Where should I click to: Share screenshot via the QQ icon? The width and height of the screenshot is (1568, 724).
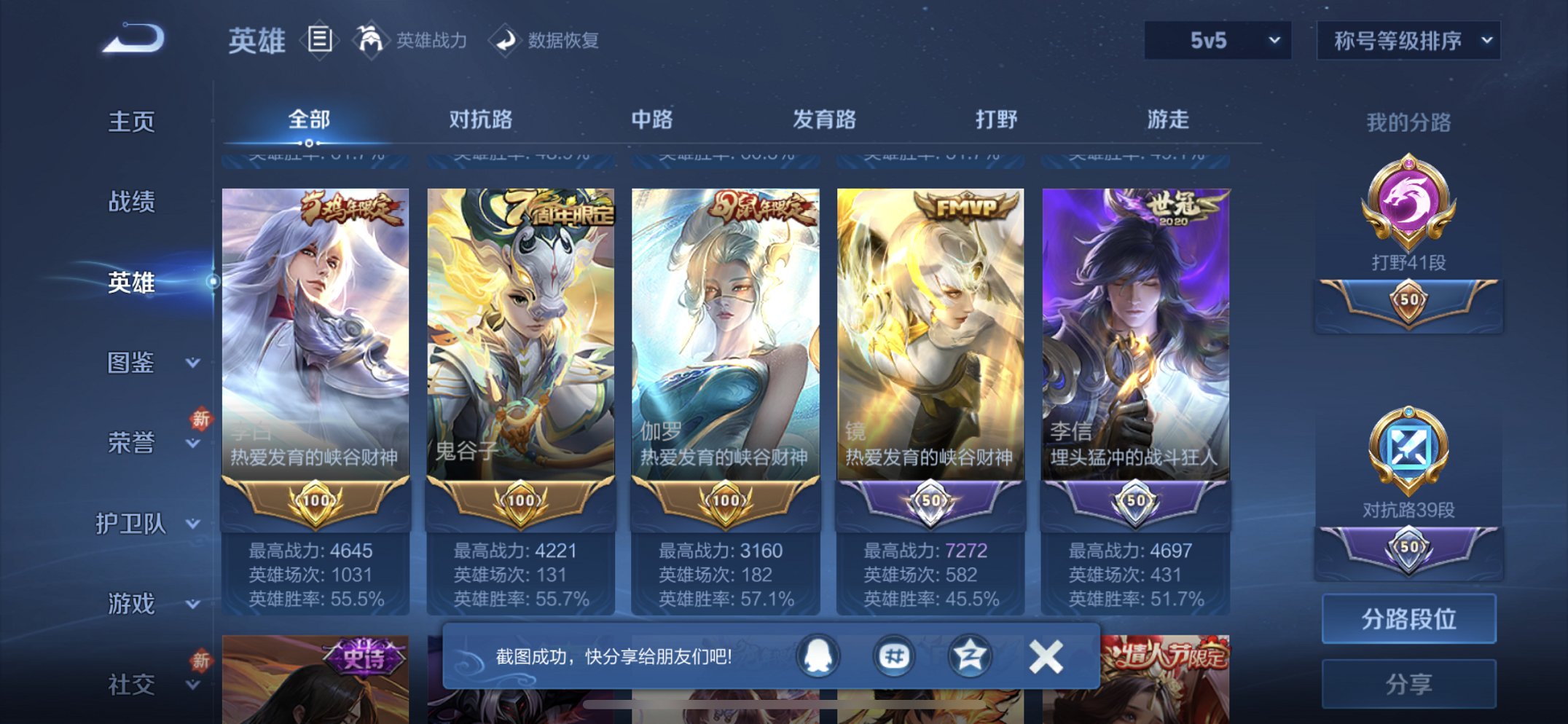pos(817,655)
